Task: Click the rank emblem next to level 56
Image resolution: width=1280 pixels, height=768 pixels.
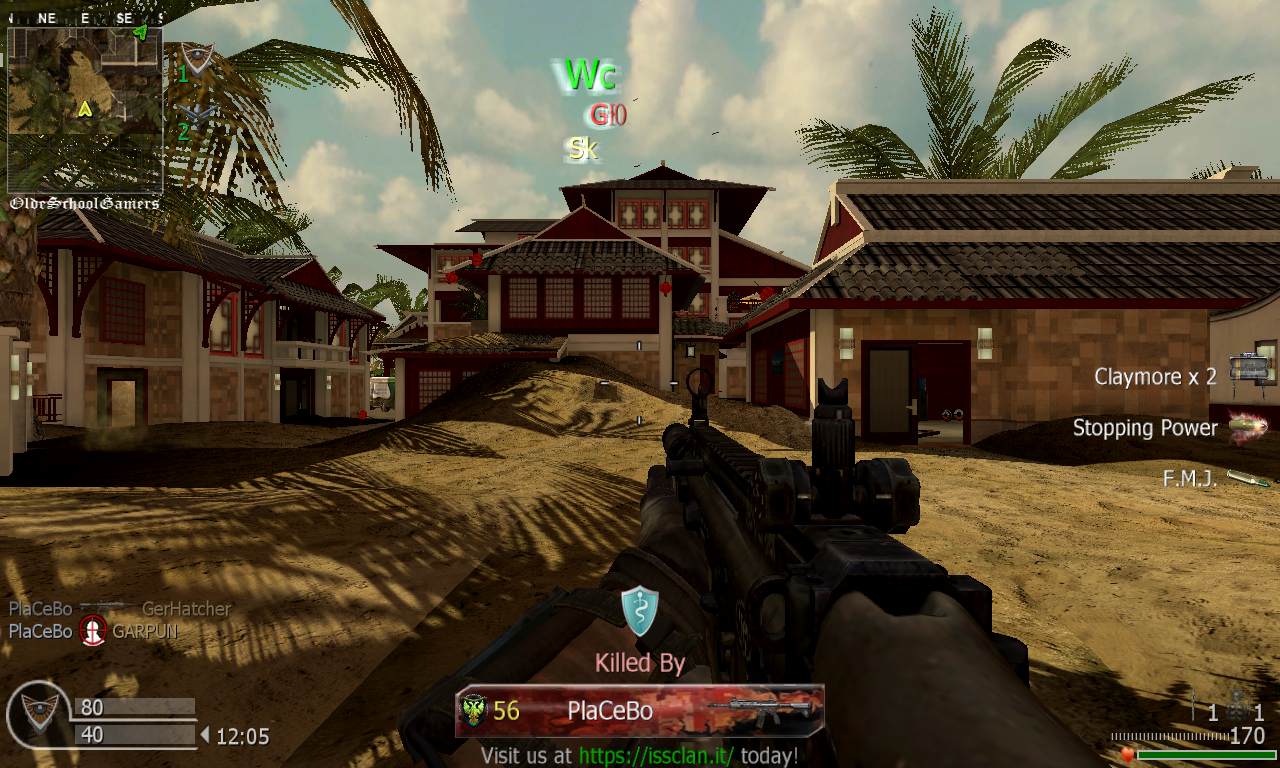Action: 474,711
